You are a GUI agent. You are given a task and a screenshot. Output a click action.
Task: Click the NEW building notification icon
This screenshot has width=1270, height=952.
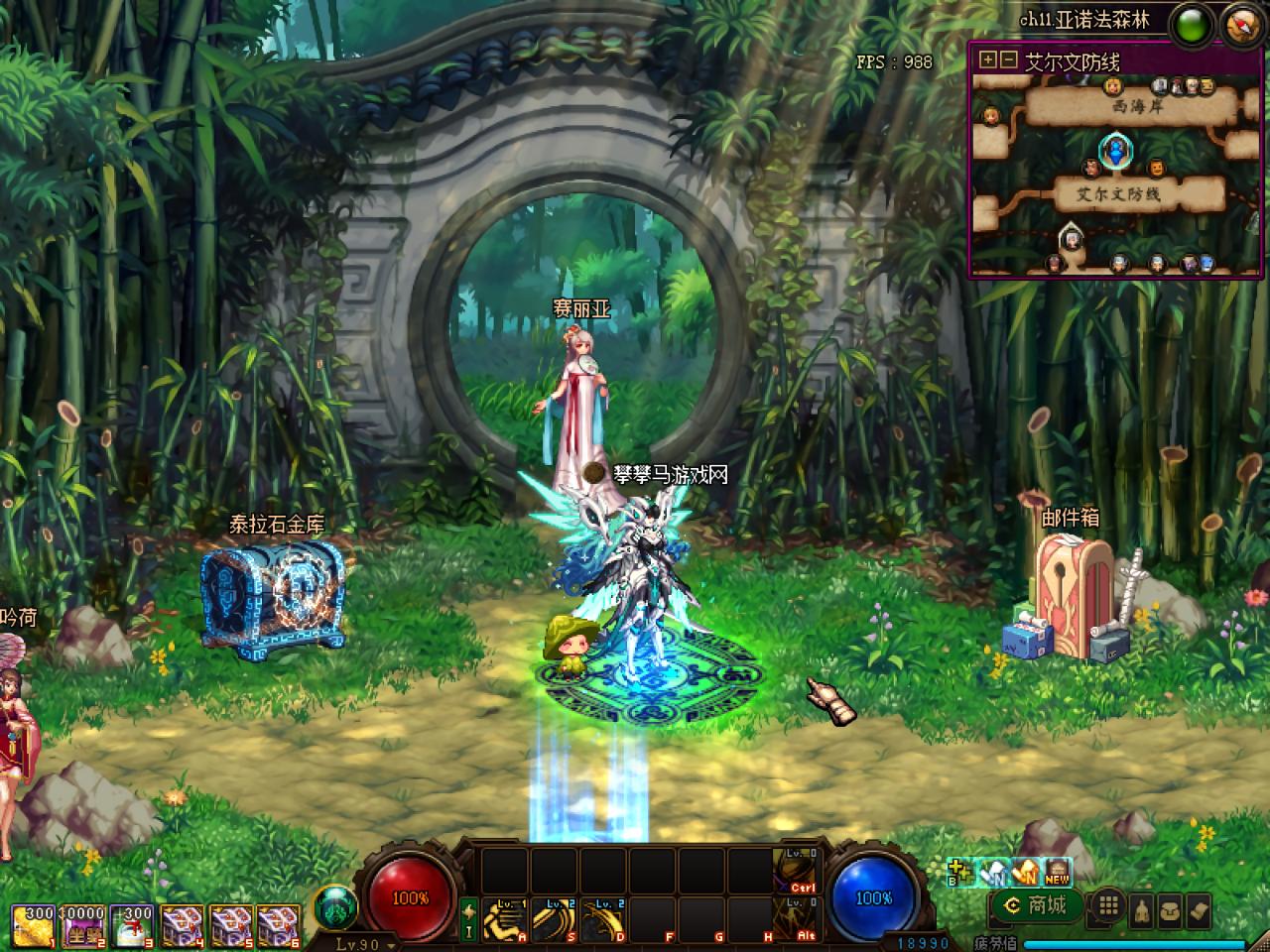[x=1058, y=871]
